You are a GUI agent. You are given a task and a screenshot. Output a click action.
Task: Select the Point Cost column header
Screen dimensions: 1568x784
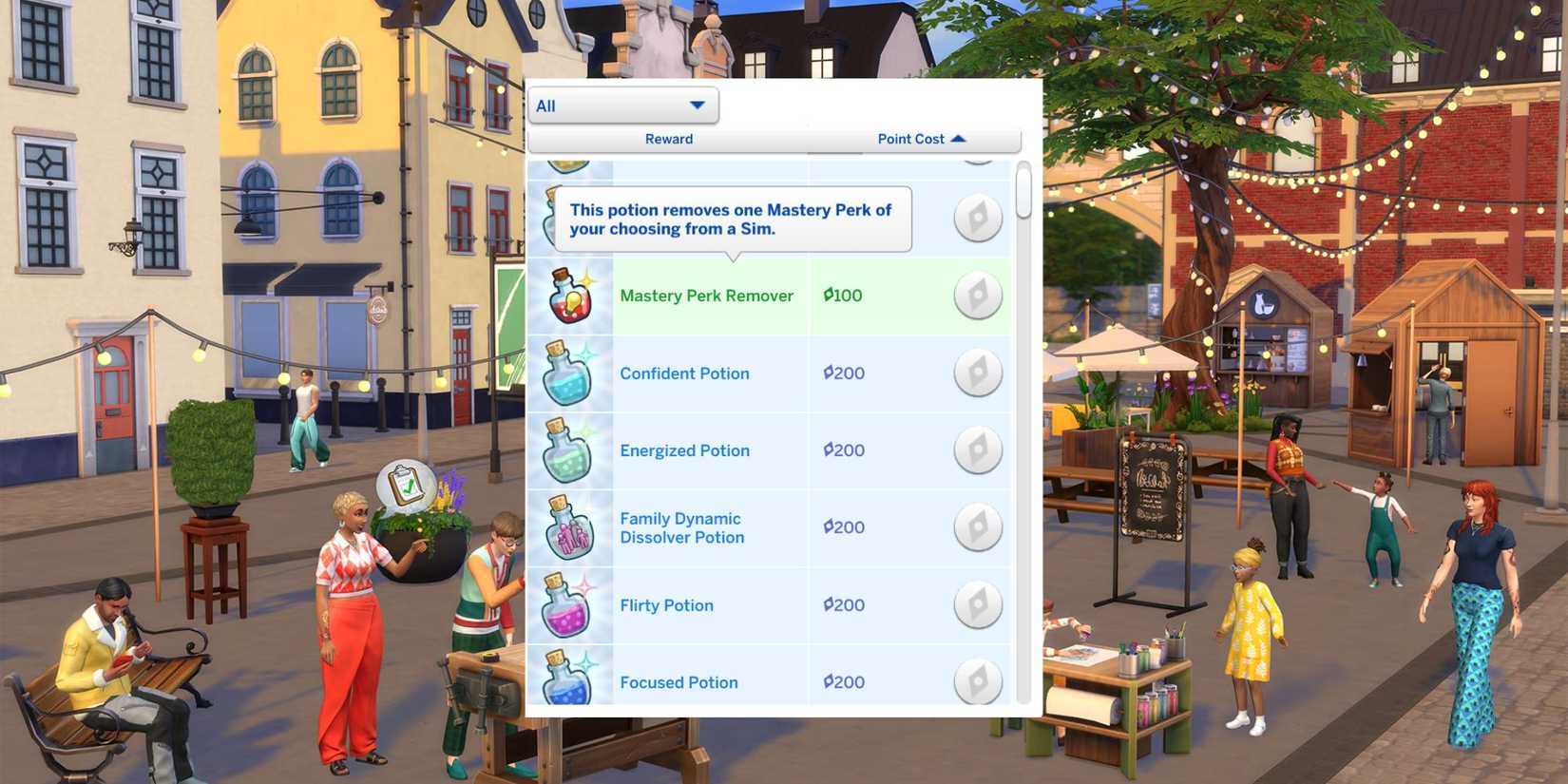910,139
